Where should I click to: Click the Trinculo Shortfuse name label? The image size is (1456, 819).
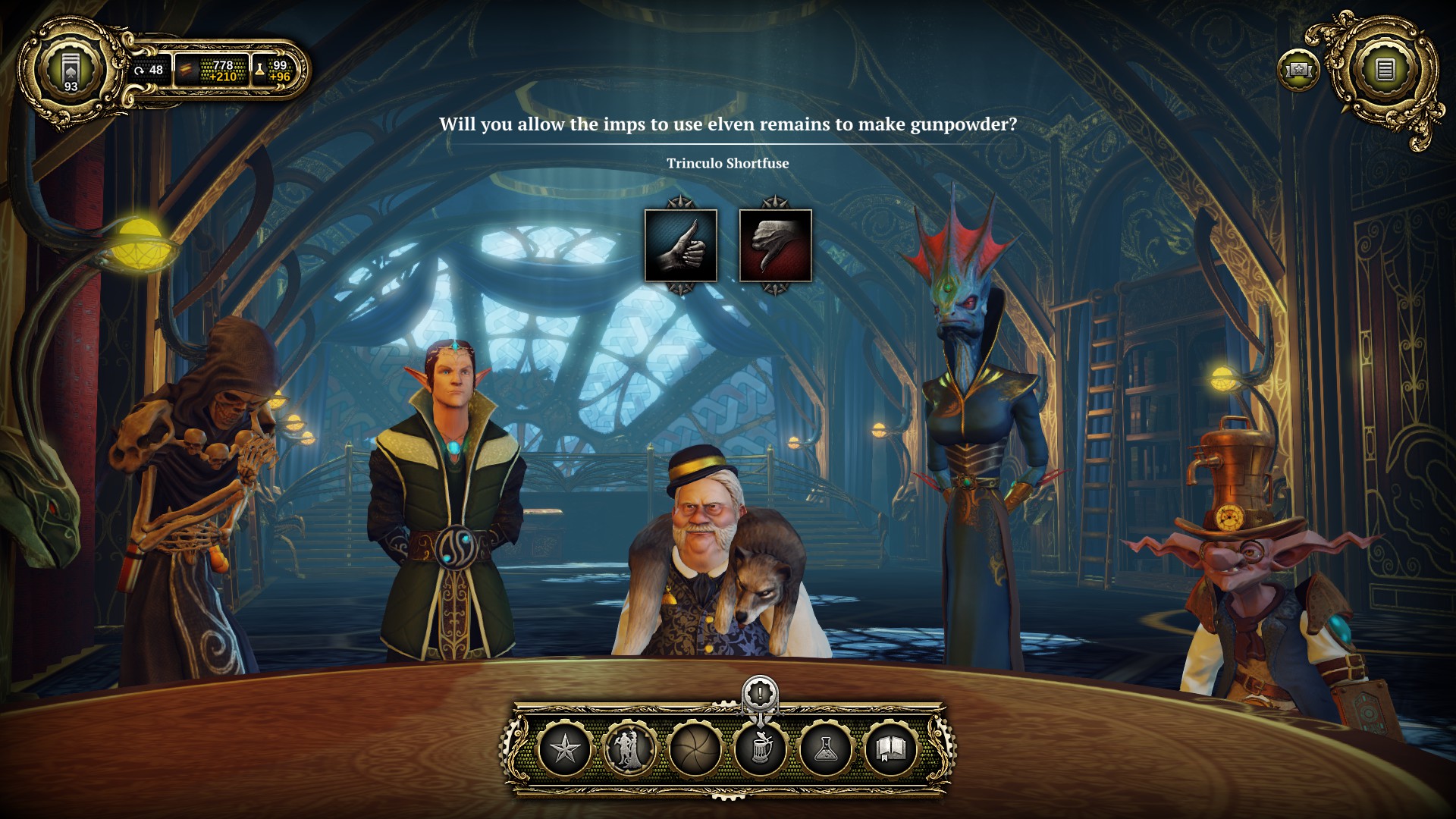(x=727, y=162)
